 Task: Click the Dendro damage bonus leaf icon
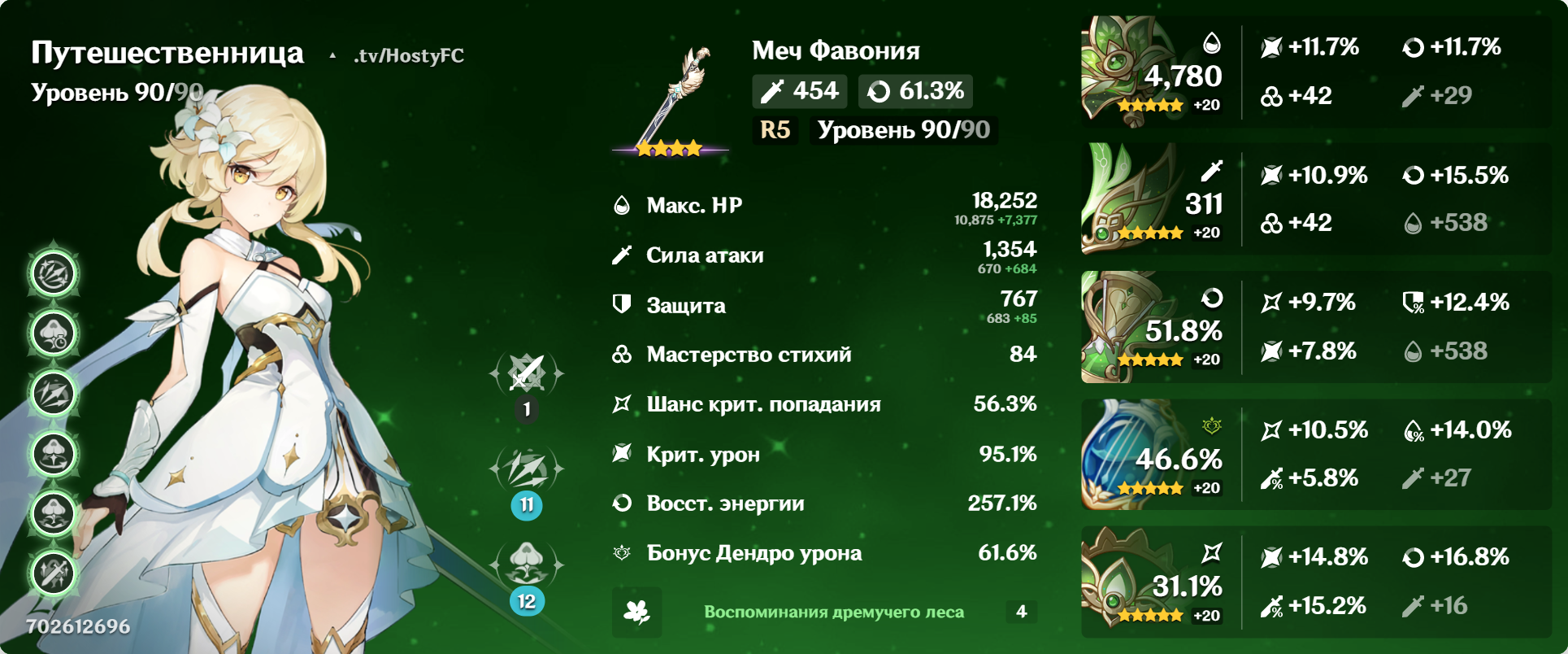tap(622, 552)
